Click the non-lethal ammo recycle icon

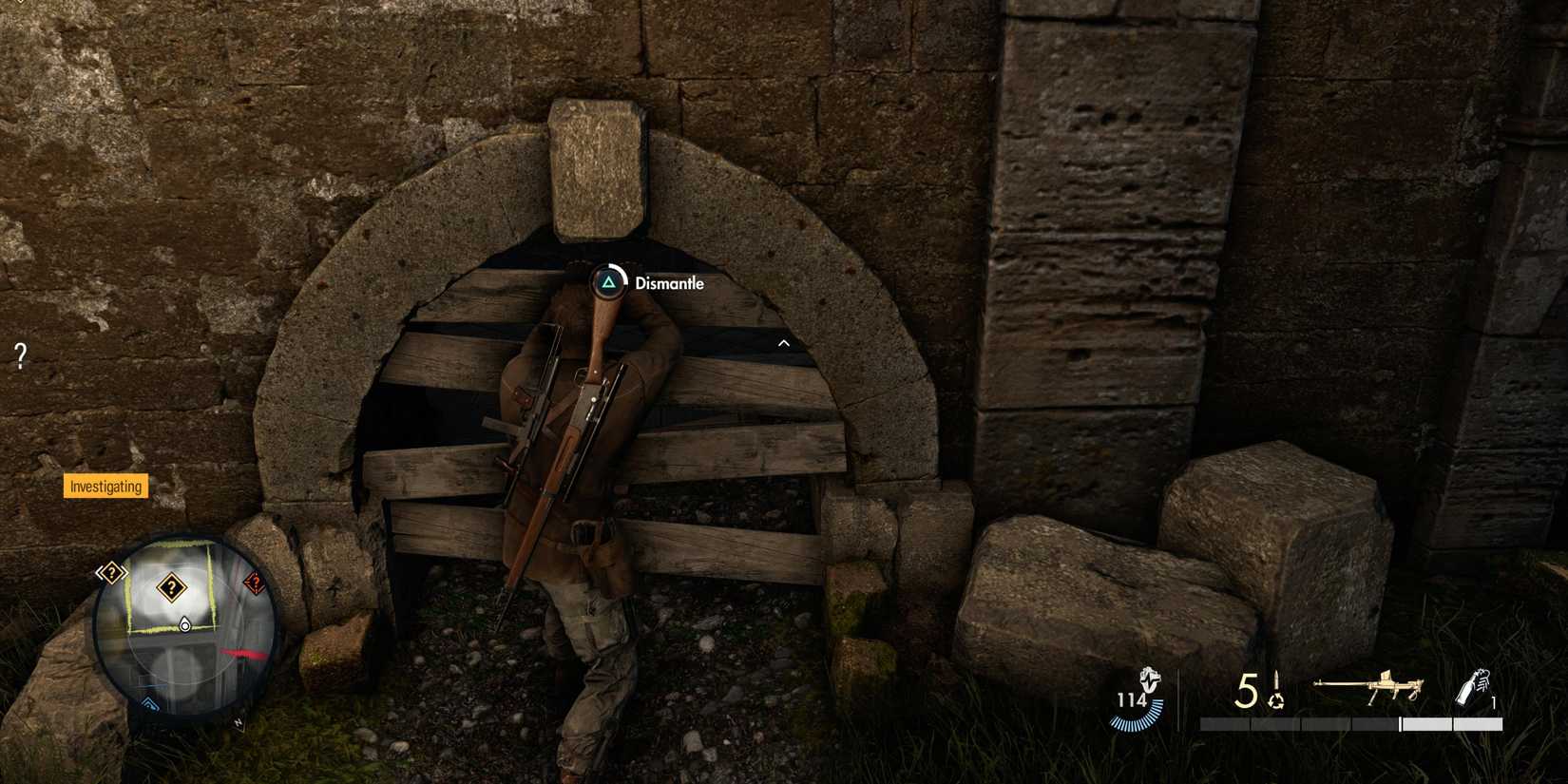coord(1275,703)
